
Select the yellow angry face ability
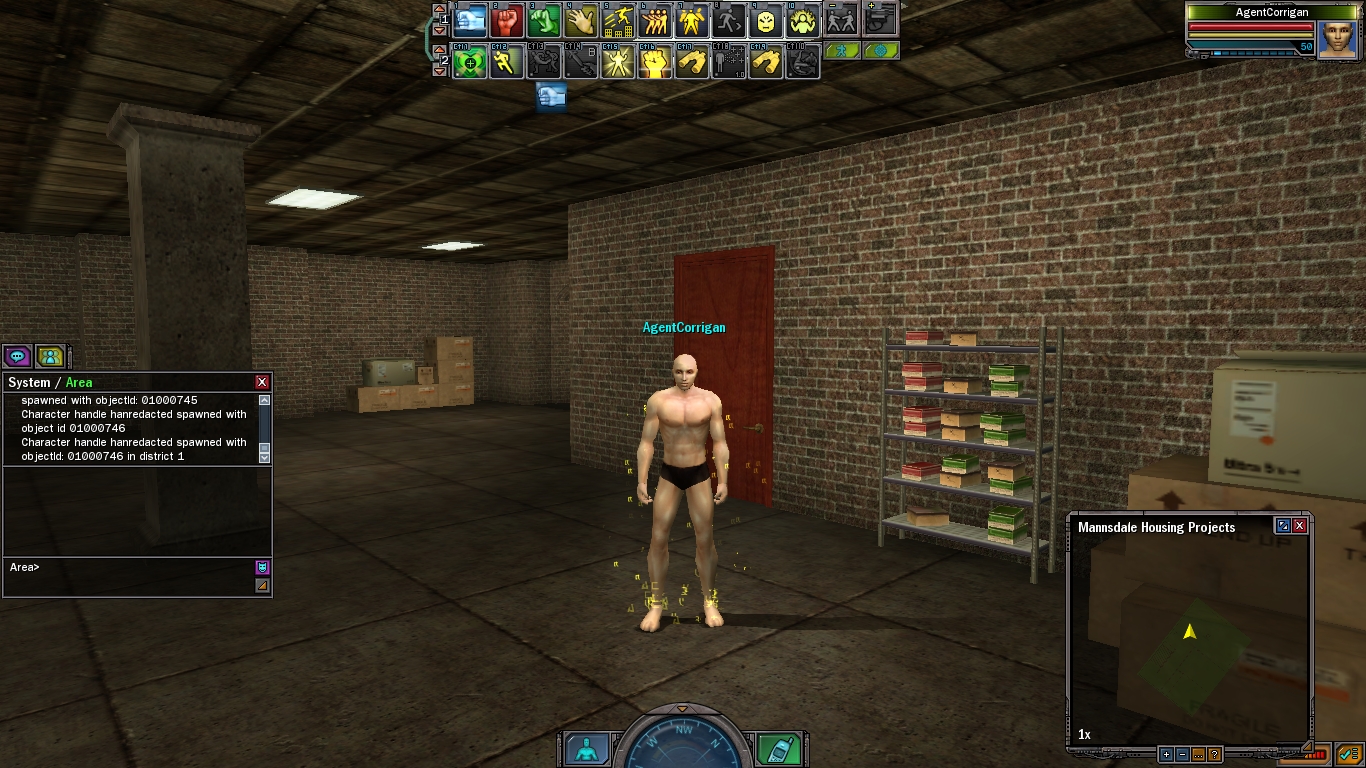[765, 20]
